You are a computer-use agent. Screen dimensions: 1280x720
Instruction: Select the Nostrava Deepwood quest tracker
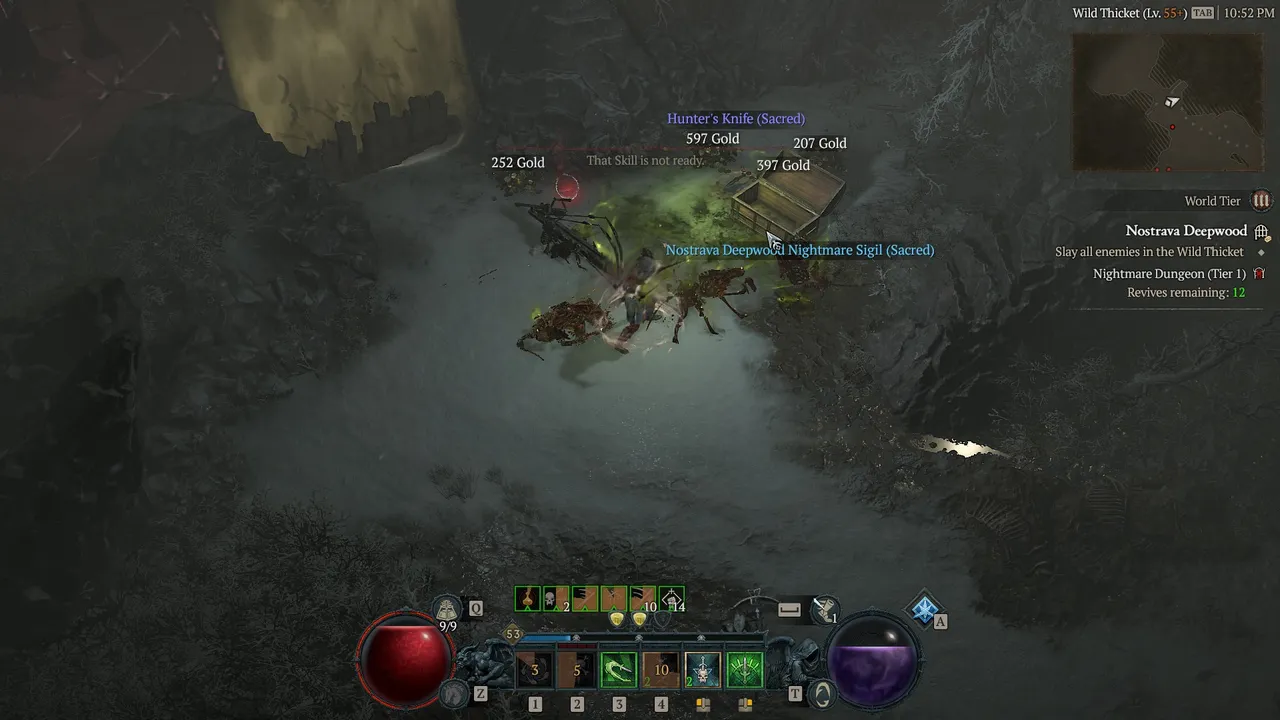click(1186, 231)
